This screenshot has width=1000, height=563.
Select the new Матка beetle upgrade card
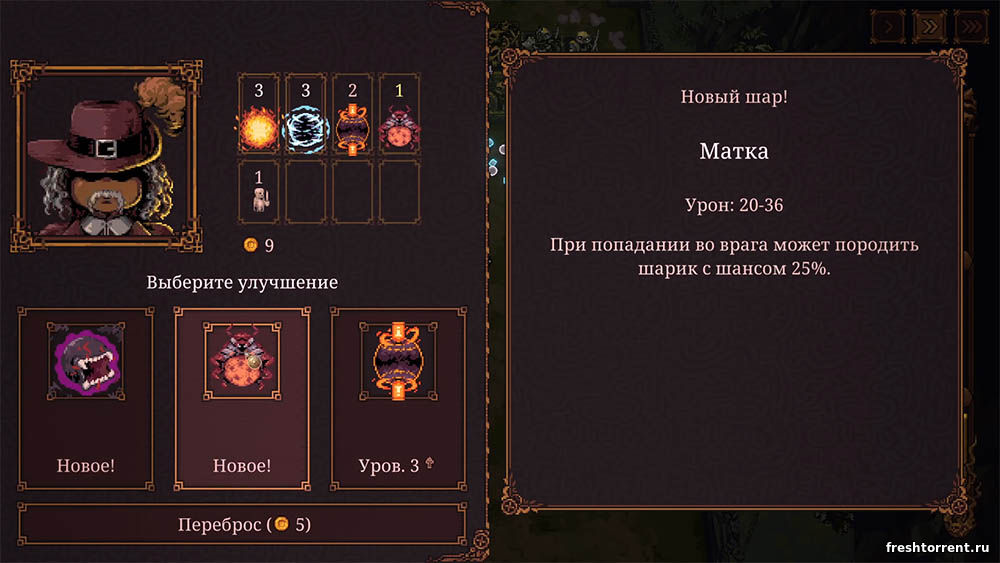(x=242, y=398)
